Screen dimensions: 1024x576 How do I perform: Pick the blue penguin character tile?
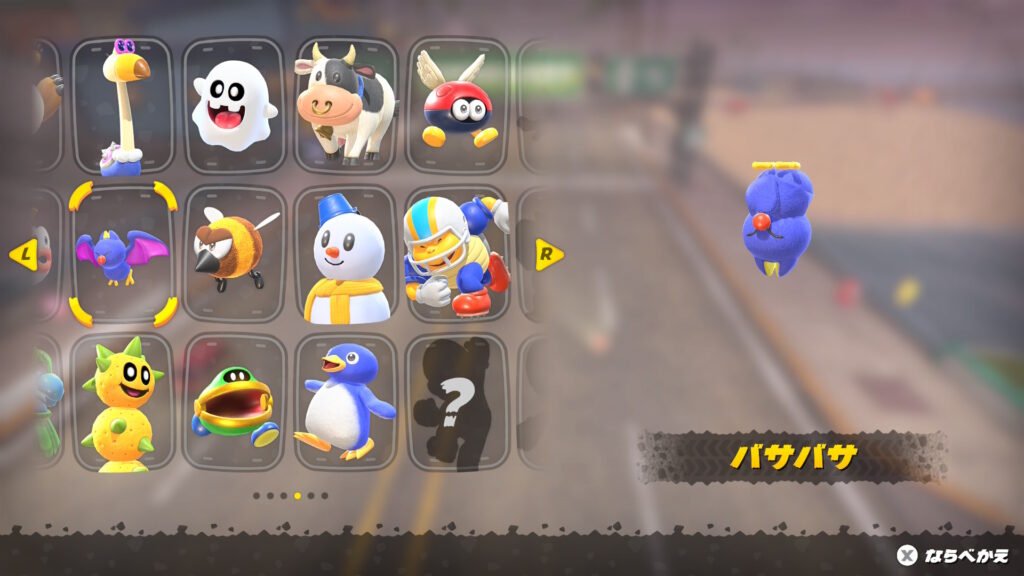point(345,402)
